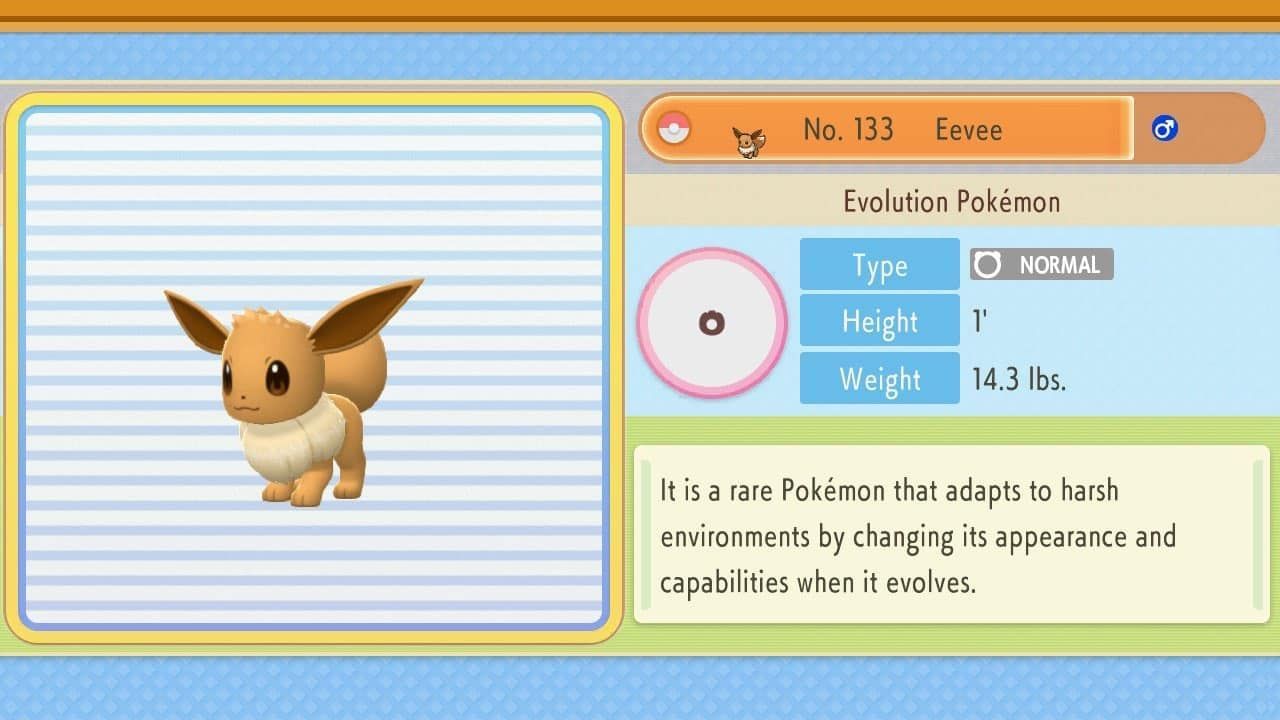The width and height of the screenshot is (1280, 720).
Task: Select the small Eevee sprite icon
Action: click(748, 136)
